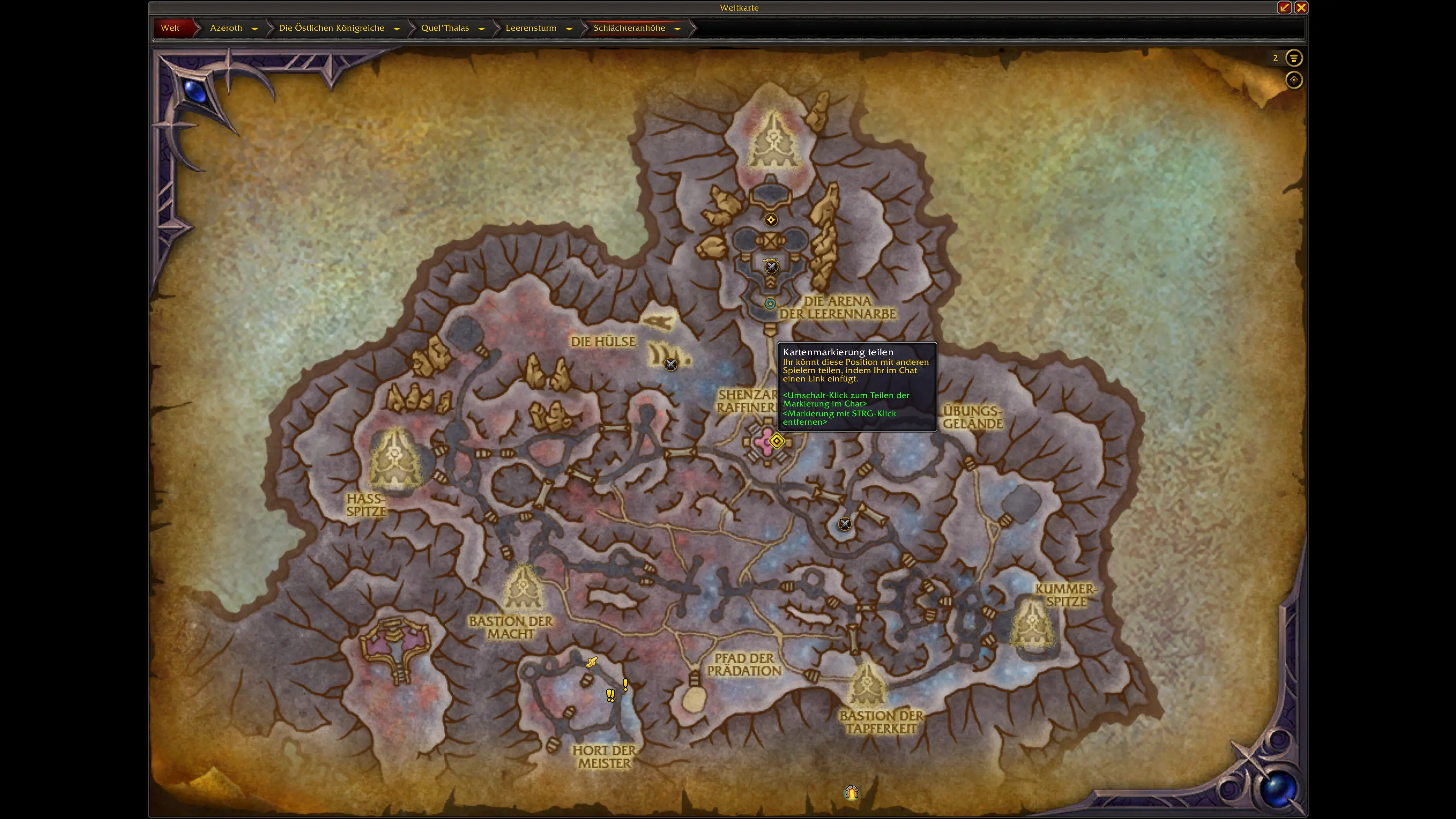Switch map to Quel'Thalas
Viewport: 1456px width, 819px height.
pos(445,28)
